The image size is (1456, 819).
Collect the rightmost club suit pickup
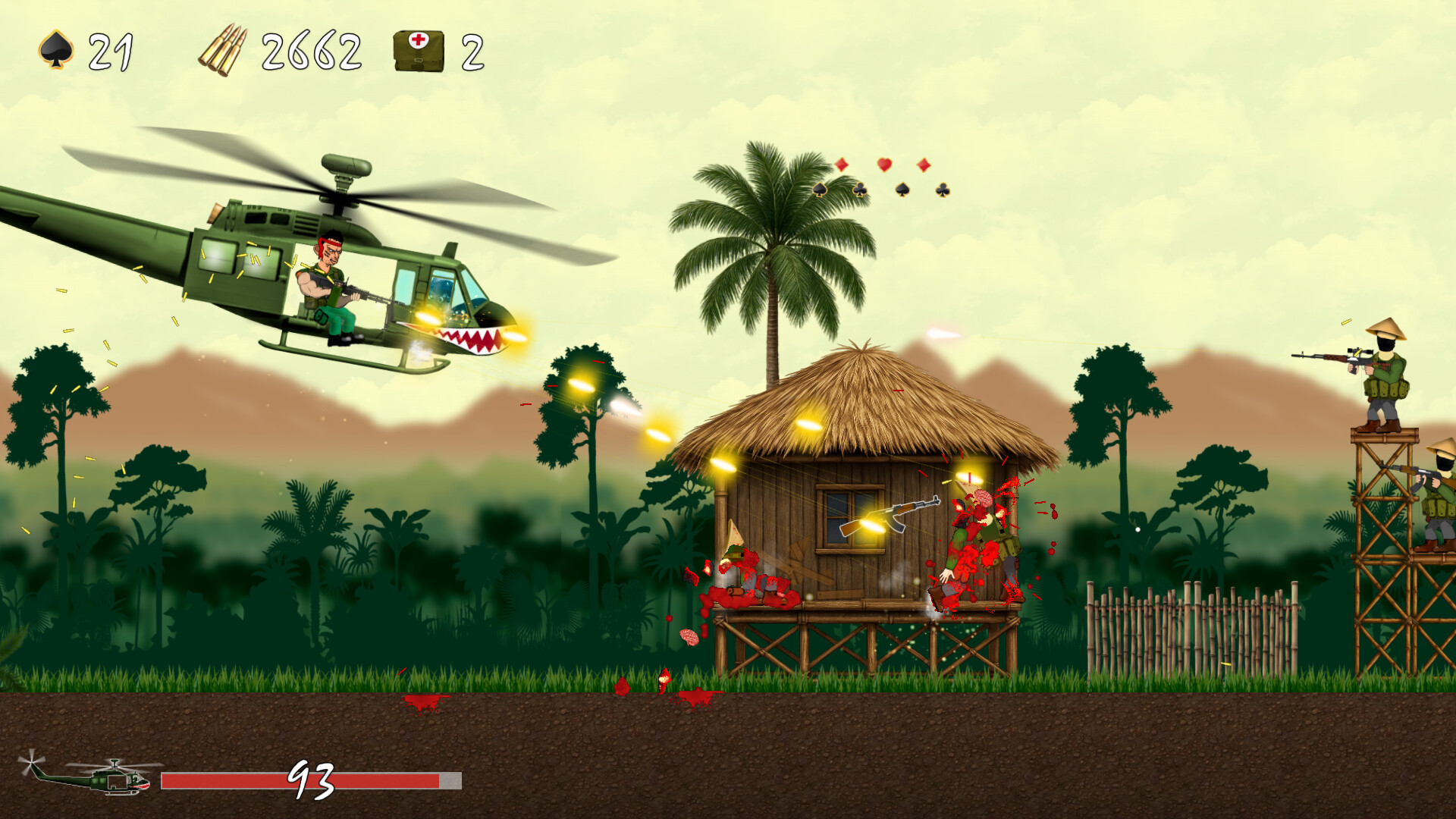943,191
